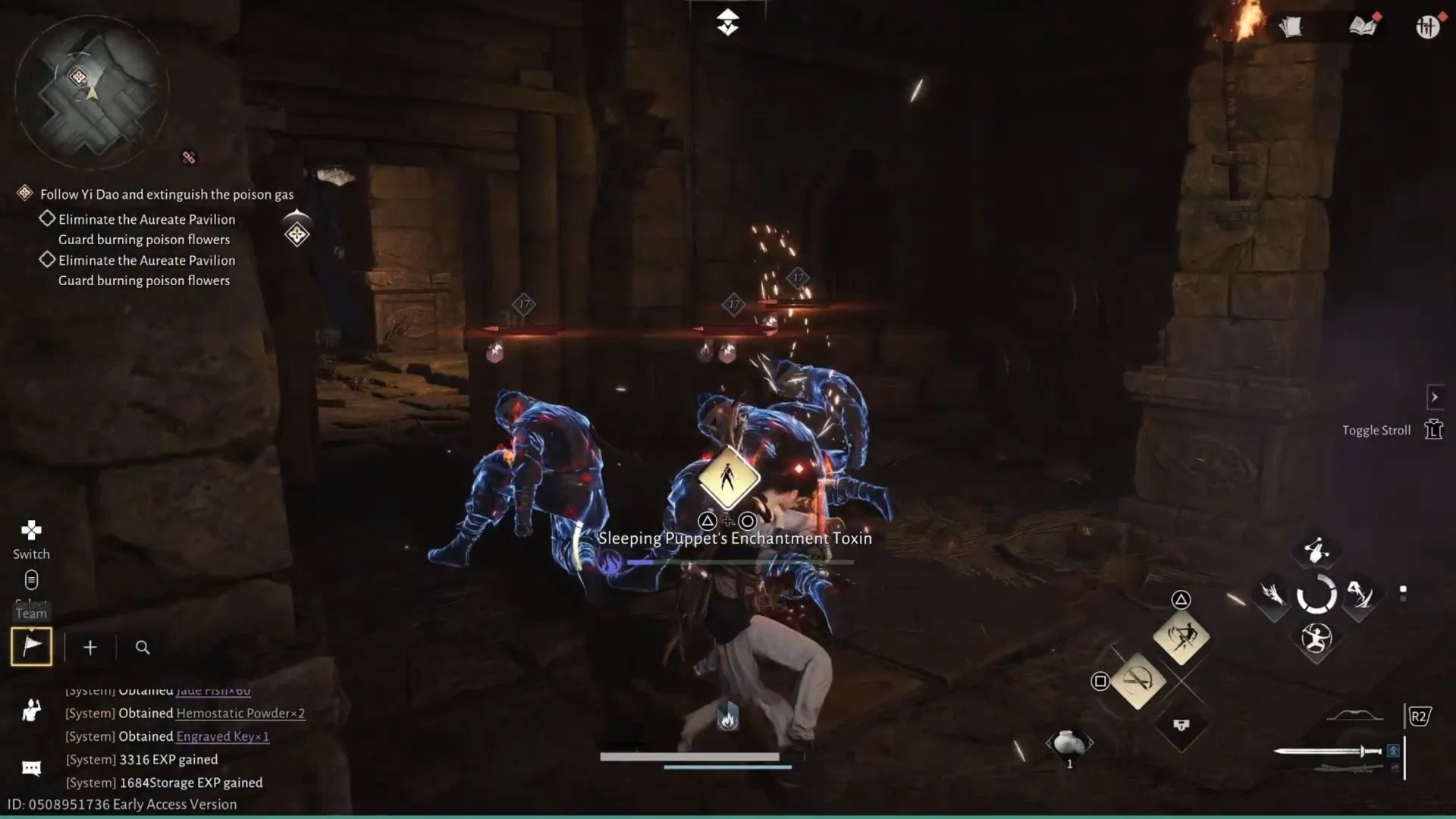Open the search tab next to the plus icon
Screen dimensions: 1456x819
point(143,648)
